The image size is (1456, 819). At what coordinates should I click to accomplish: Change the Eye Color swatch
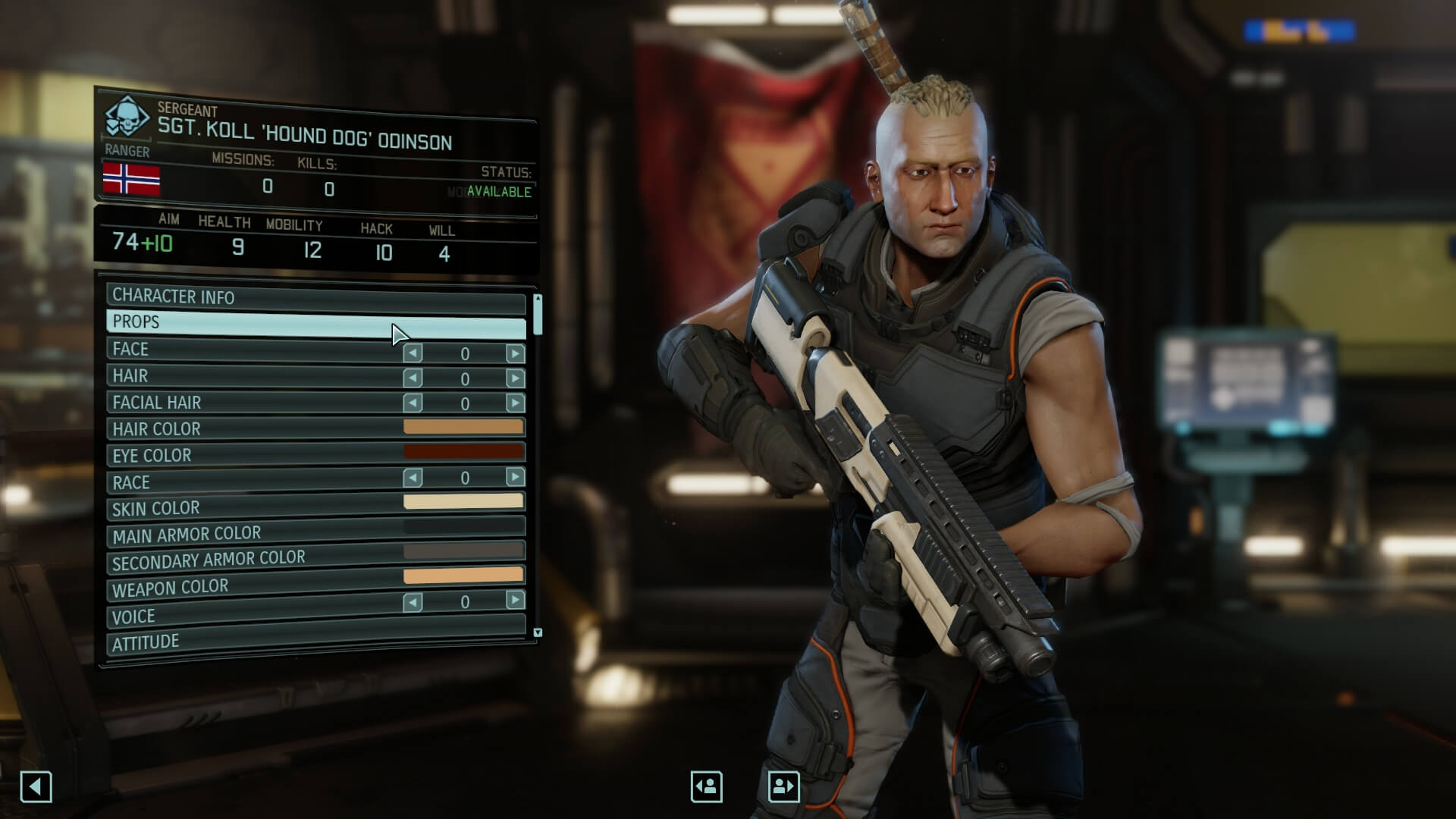(x=465, y=453)
